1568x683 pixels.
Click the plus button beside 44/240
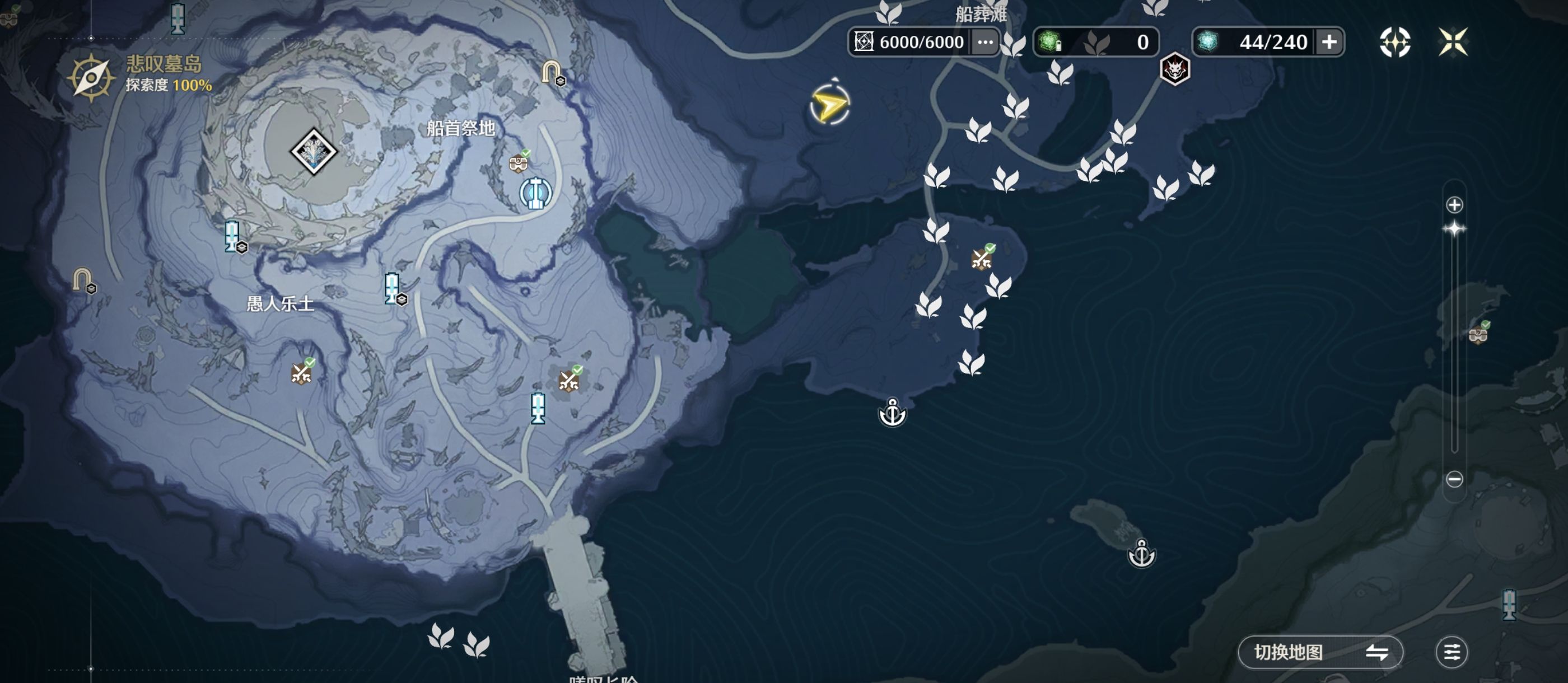click(x=1329, y=42)
